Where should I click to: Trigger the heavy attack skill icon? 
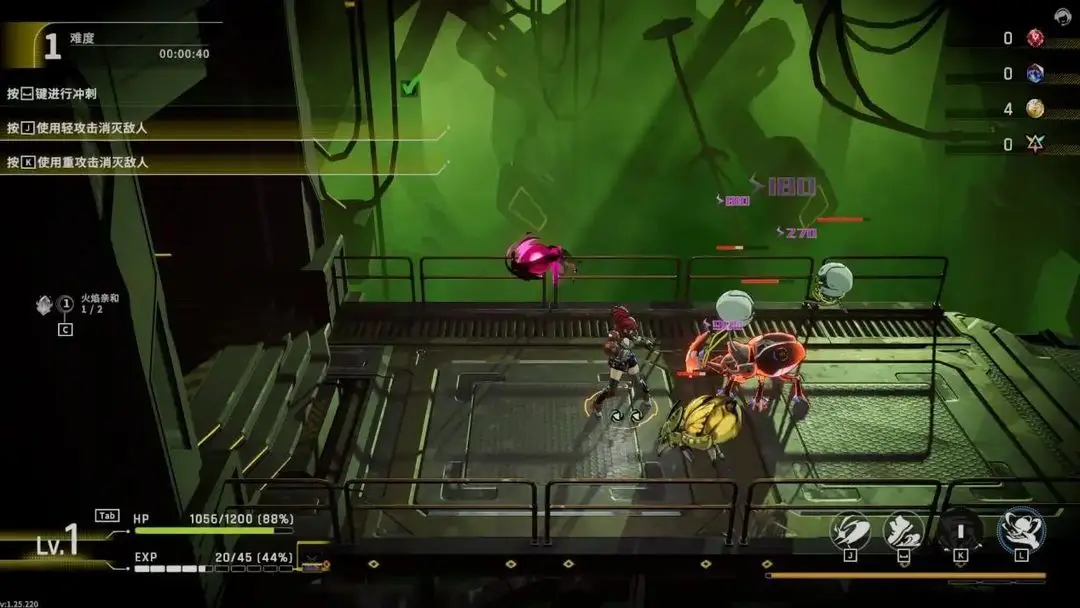click(x=960, y=531)
